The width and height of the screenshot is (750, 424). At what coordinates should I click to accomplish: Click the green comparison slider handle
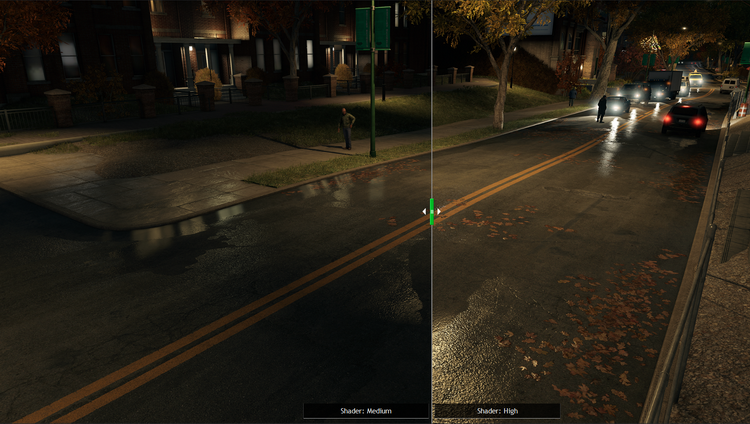(431, 211)
